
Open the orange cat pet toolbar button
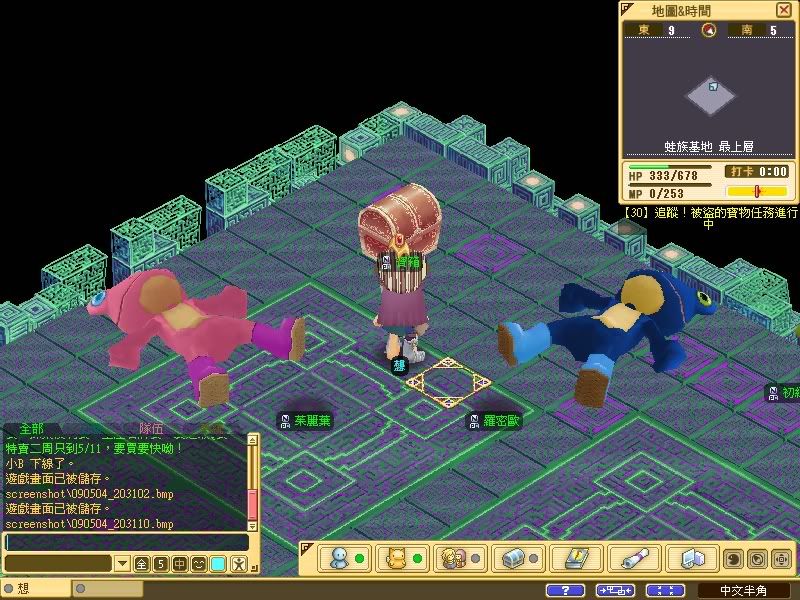(x=397, y=558)
